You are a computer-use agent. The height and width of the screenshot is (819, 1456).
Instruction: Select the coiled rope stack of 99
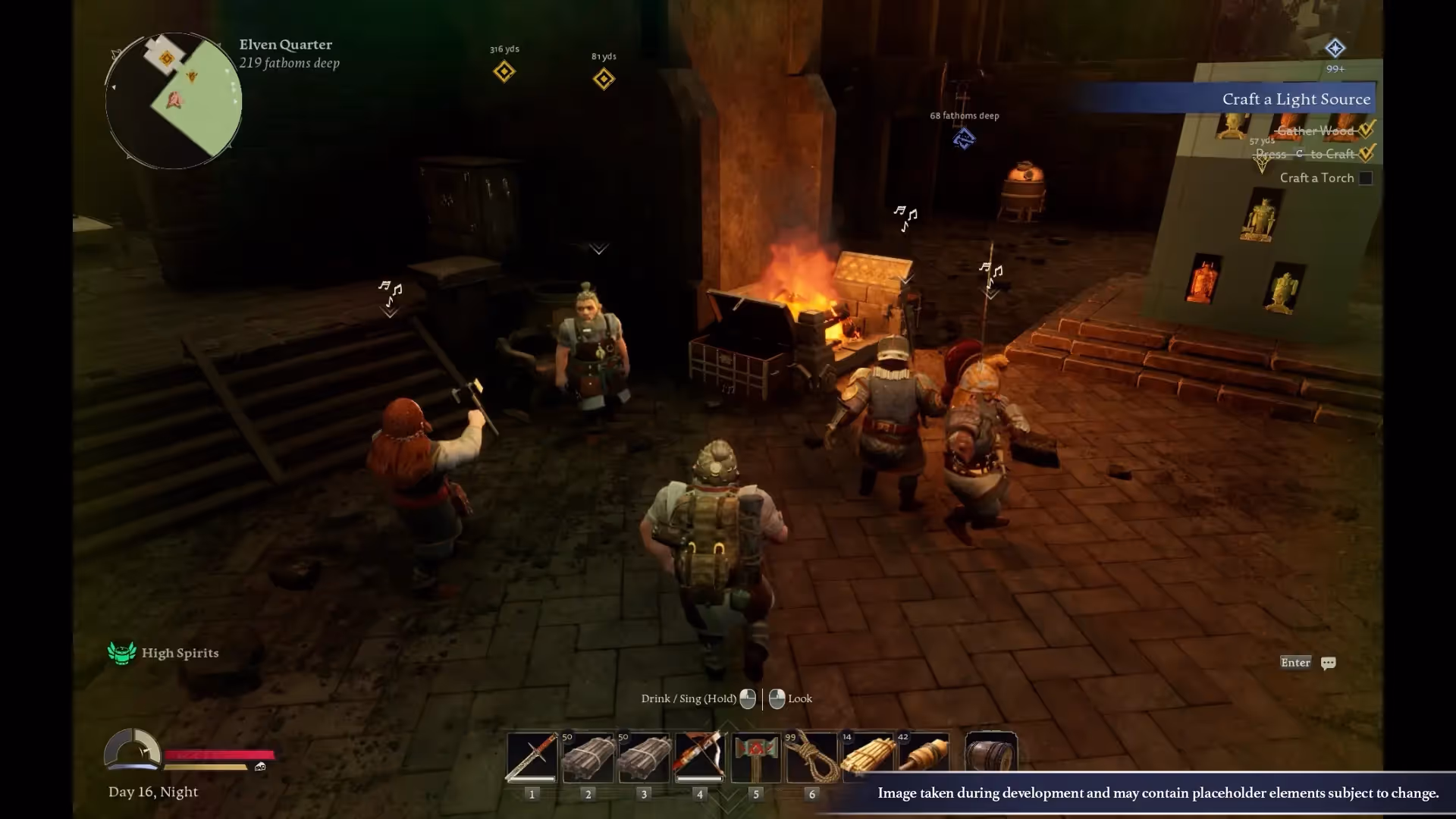[x=811, y=757]
